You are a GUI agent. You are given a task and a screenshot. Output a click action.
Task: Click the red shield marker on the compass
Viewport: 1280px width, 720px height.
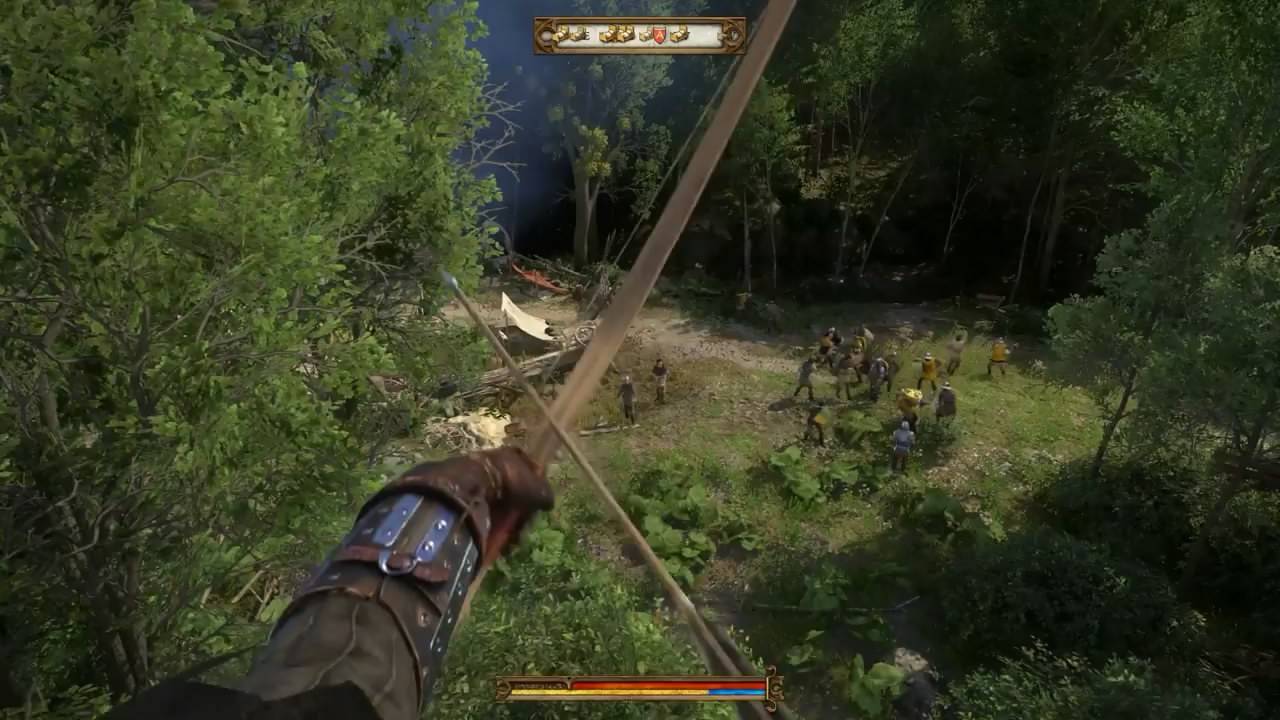pyautogui.click(x=659, y=36)
